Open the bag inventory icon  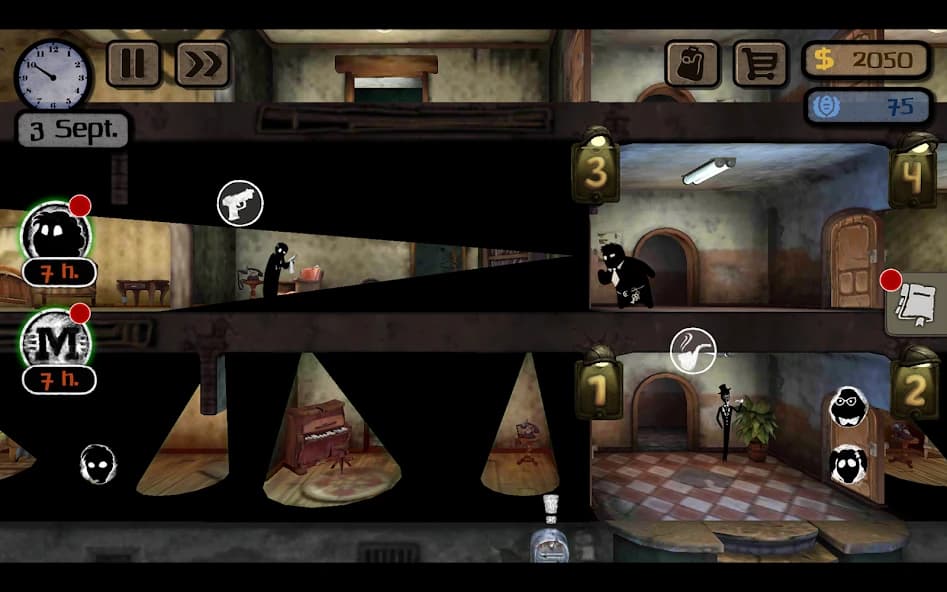click(x=692, y=64)
